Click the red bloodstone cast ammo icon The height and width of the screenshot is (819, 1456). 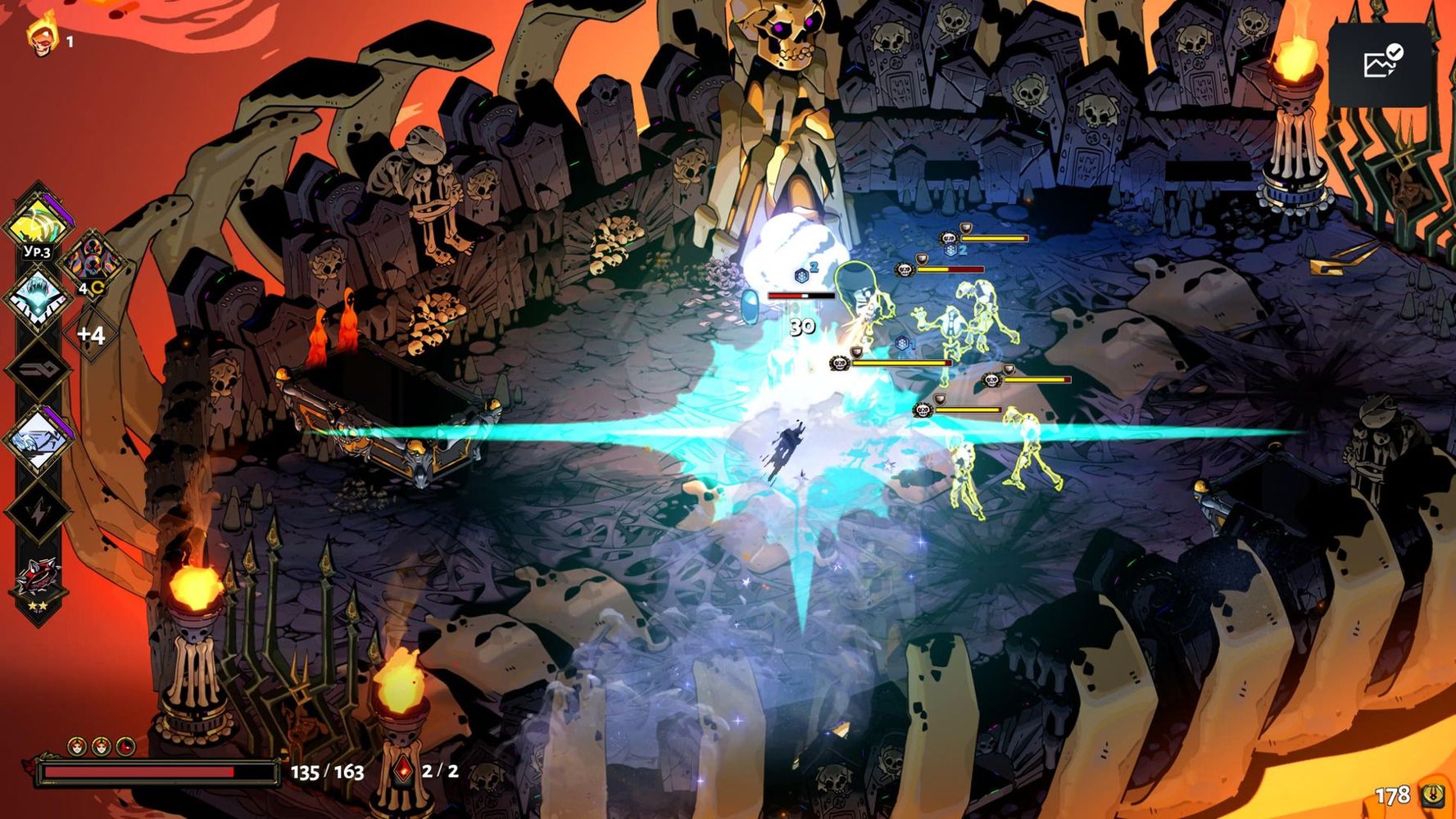(x=403, y=771)
